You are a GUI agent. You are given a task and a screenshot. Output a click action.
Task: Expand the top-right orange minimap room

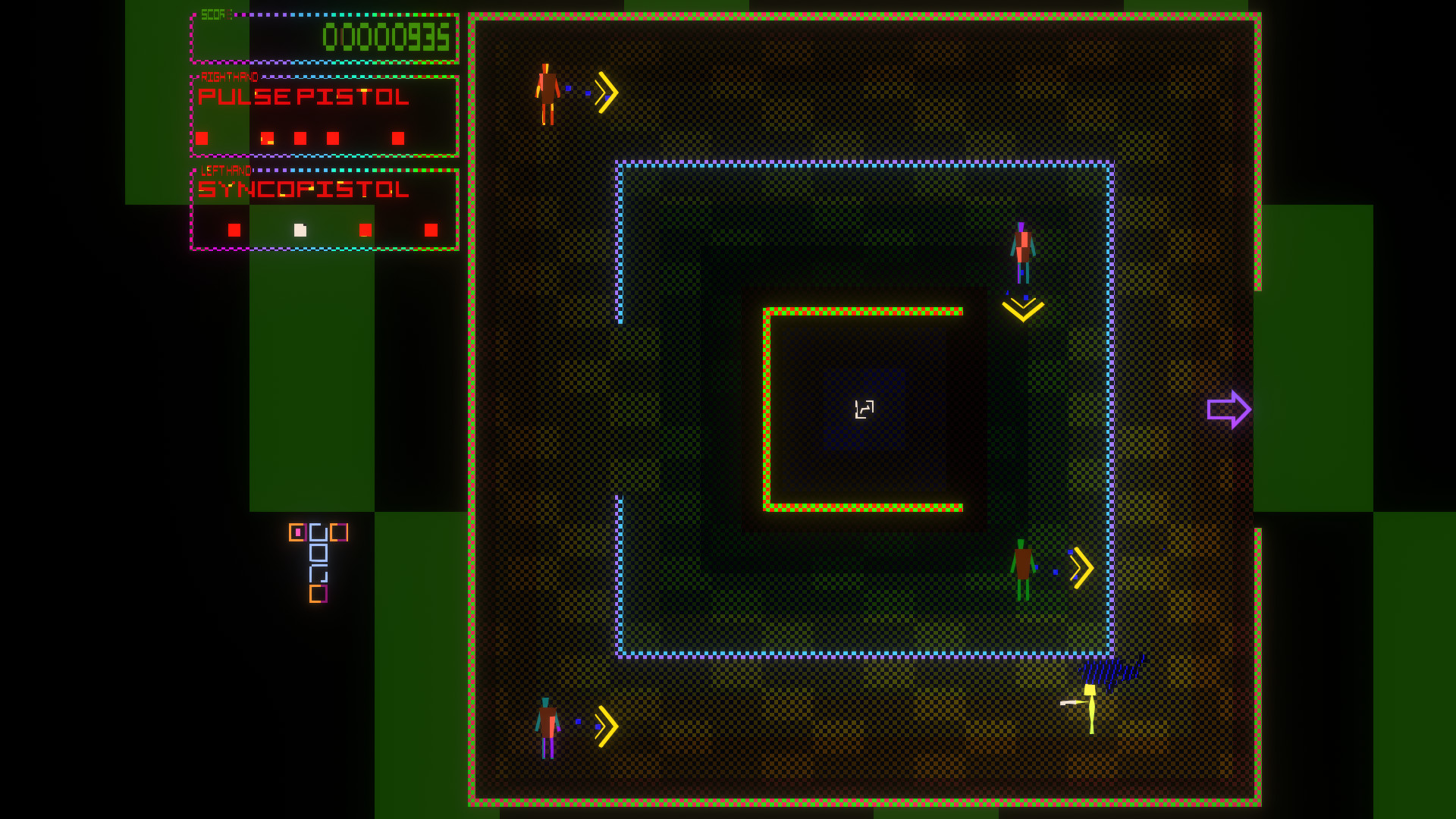coord(339,532)
